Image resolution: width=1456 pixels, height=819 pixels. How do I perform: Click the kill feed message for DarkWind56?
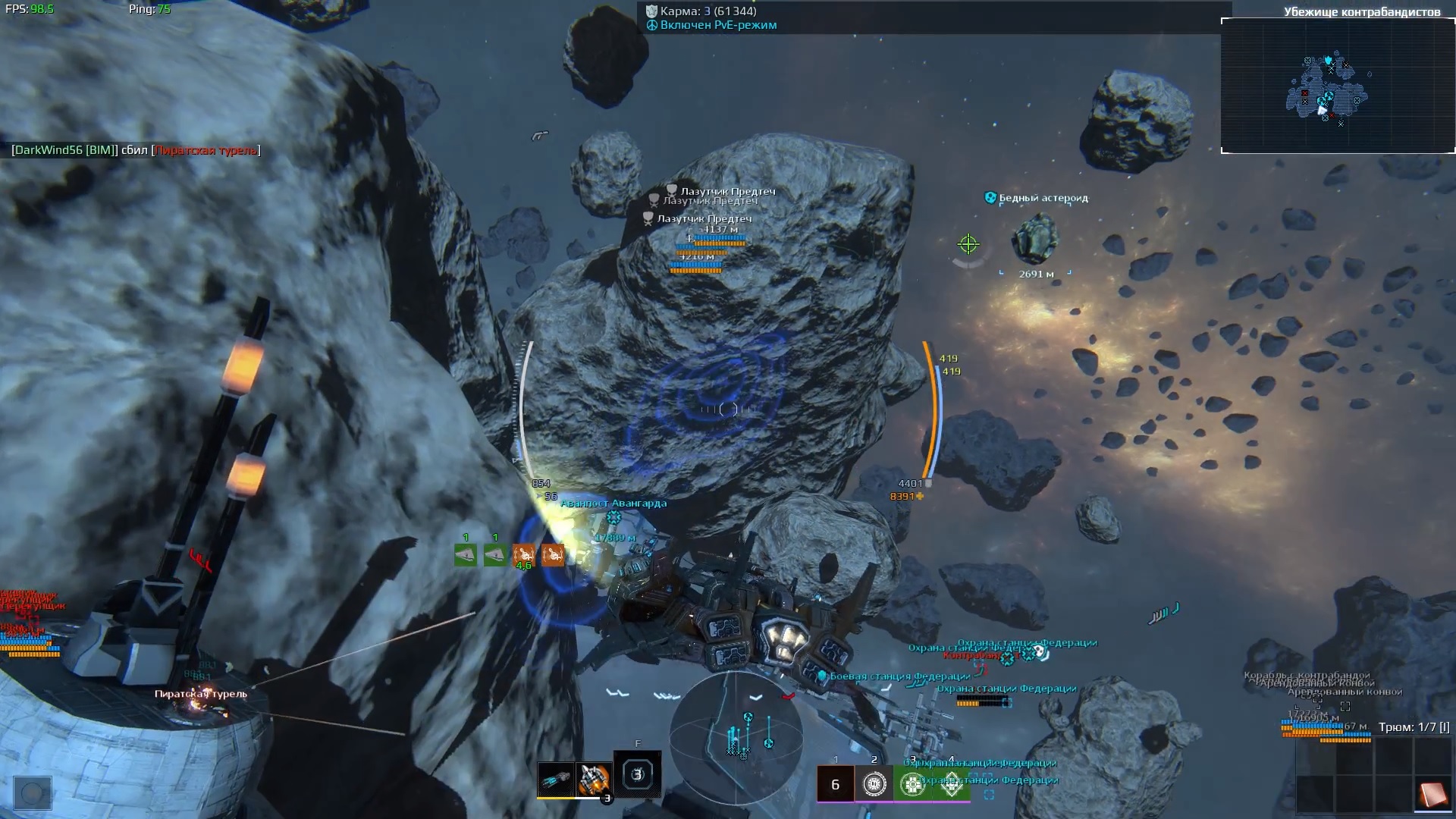(136, 150)
